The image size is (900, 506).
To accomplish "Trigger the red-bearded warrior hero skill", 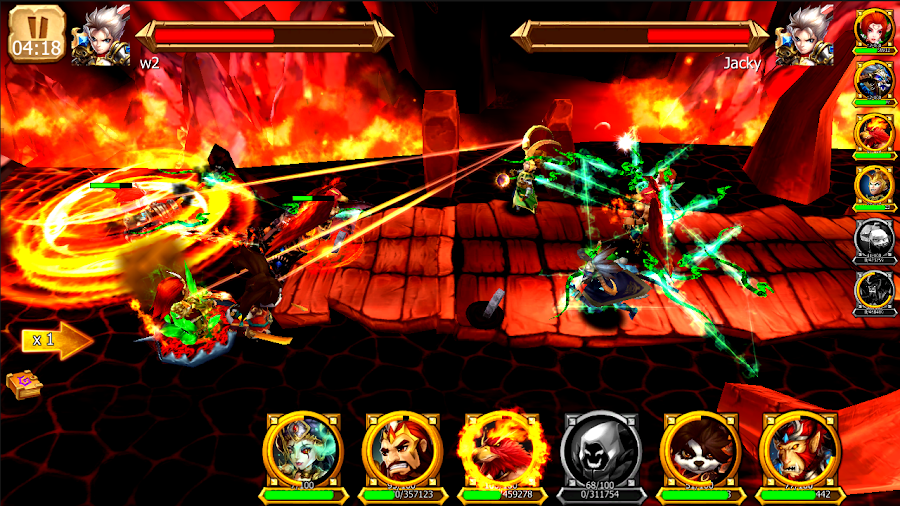I will (402, 450).
